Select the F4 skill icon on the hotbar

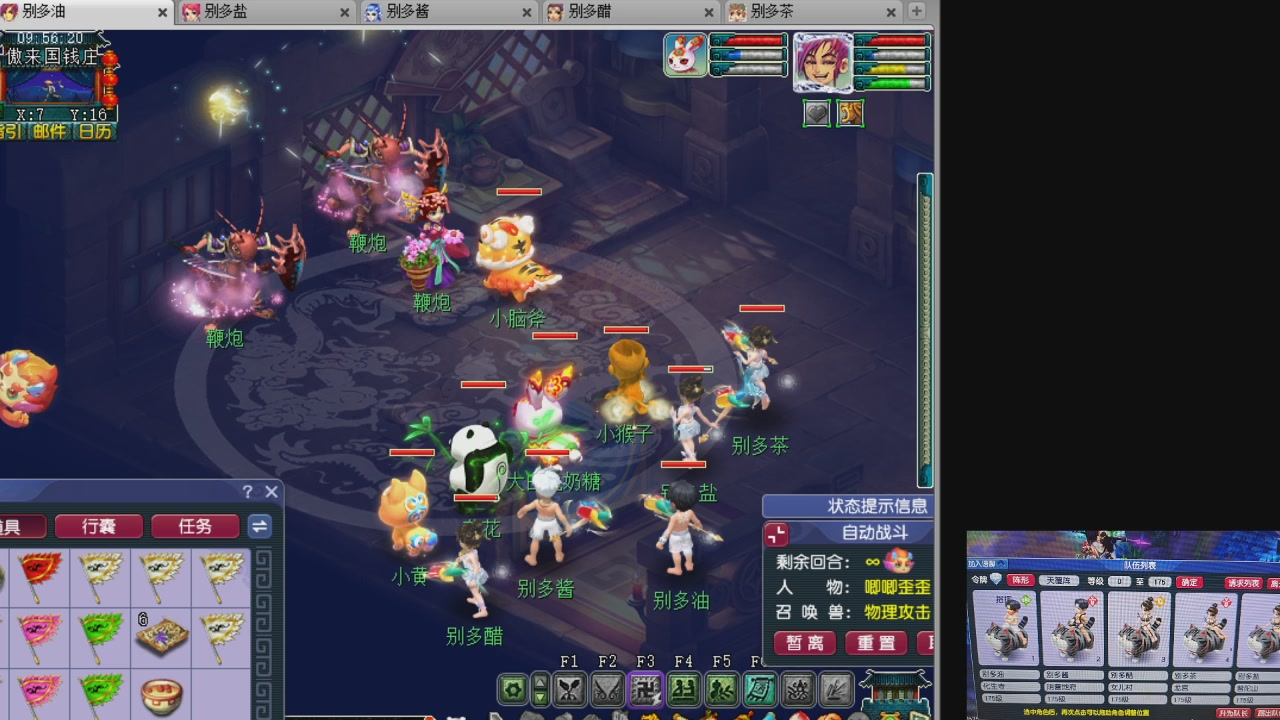pyautogui.click(x=682, y=689)
